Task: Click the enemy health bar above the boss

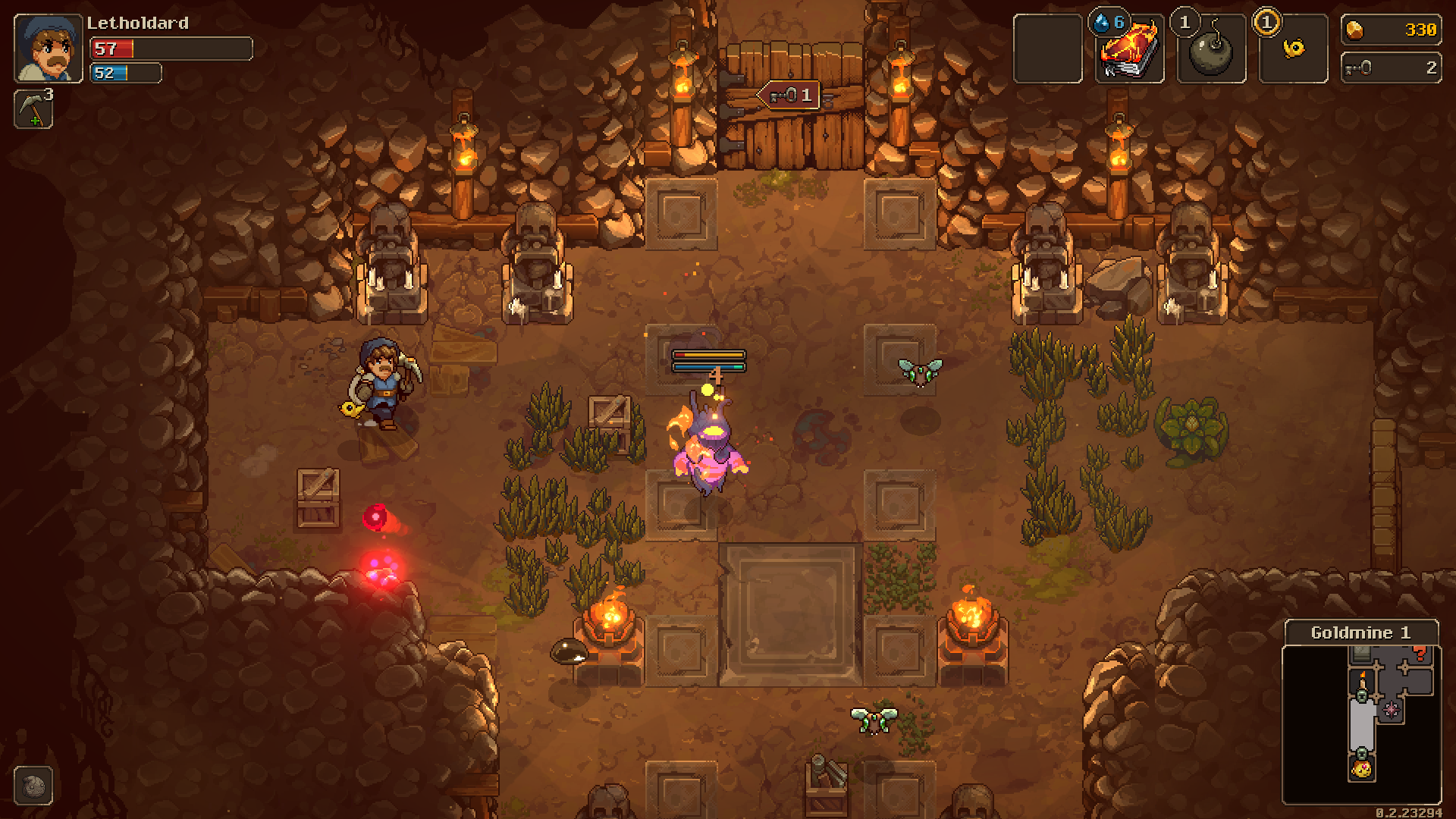Action: click(709, 353)
